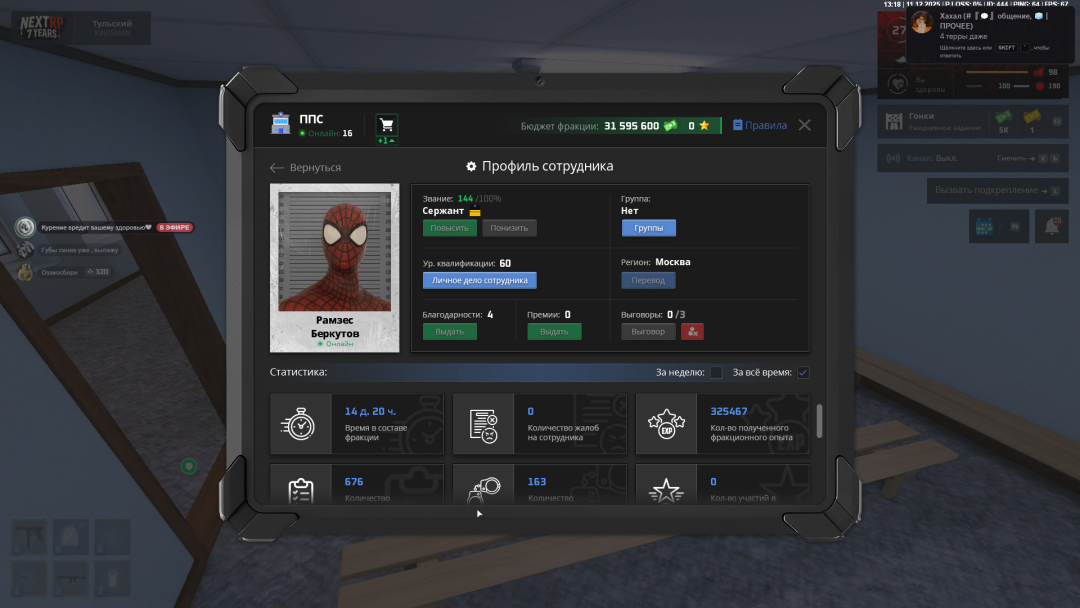Tick the За неделю checkbox
This screenshot has height=608, width=1080.
point(716,373)
